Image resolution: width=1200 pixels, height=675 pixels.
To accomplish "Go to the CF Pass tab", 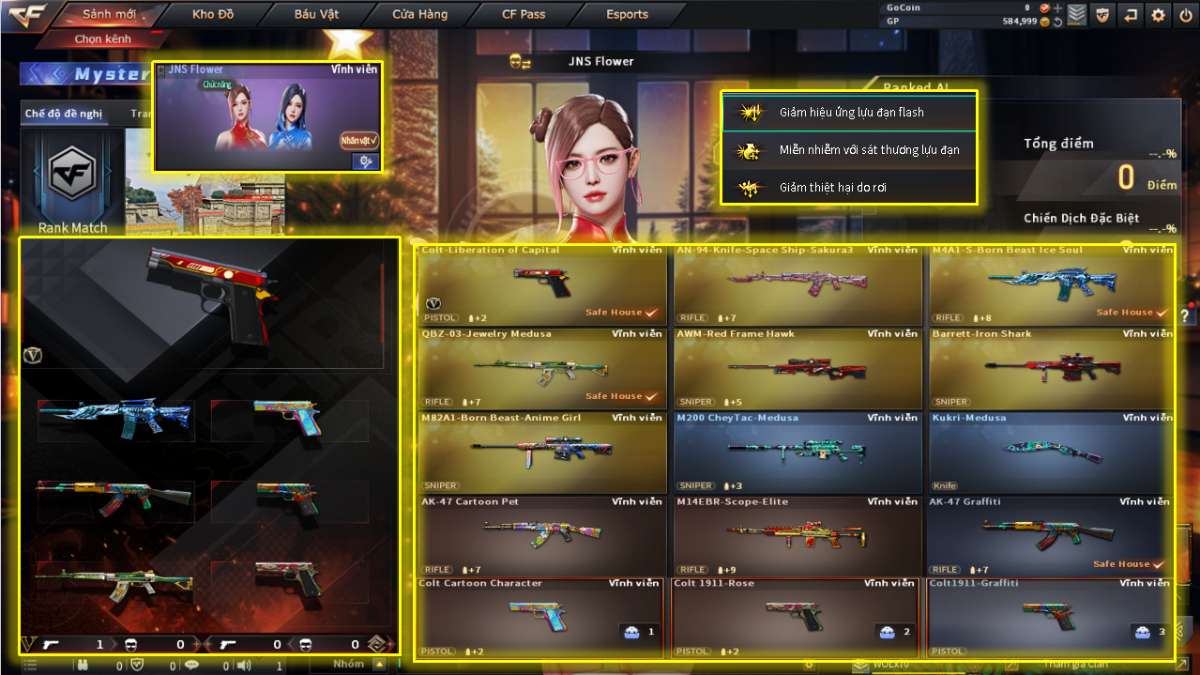I will [x=524, y=14].
